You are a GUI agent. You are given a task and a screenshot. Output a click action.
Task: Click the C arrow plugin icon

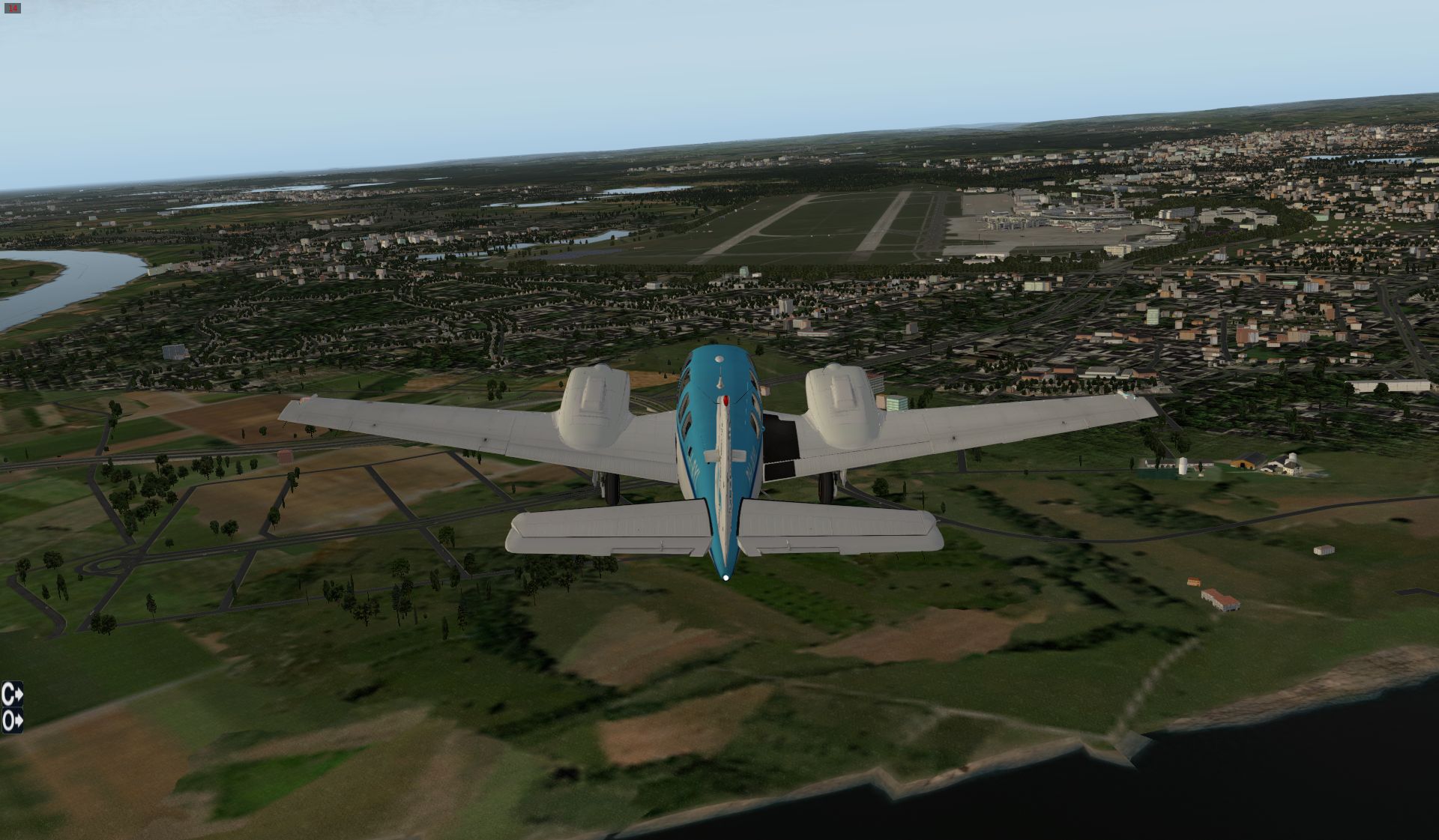(x=12, y=694)
